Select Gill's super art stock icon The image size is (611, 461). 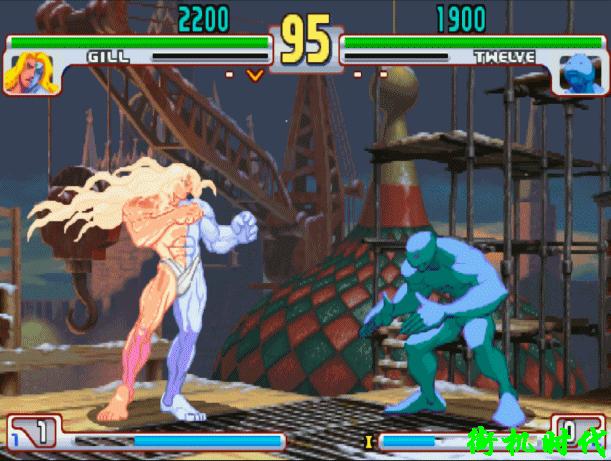[x=36, y=433]
